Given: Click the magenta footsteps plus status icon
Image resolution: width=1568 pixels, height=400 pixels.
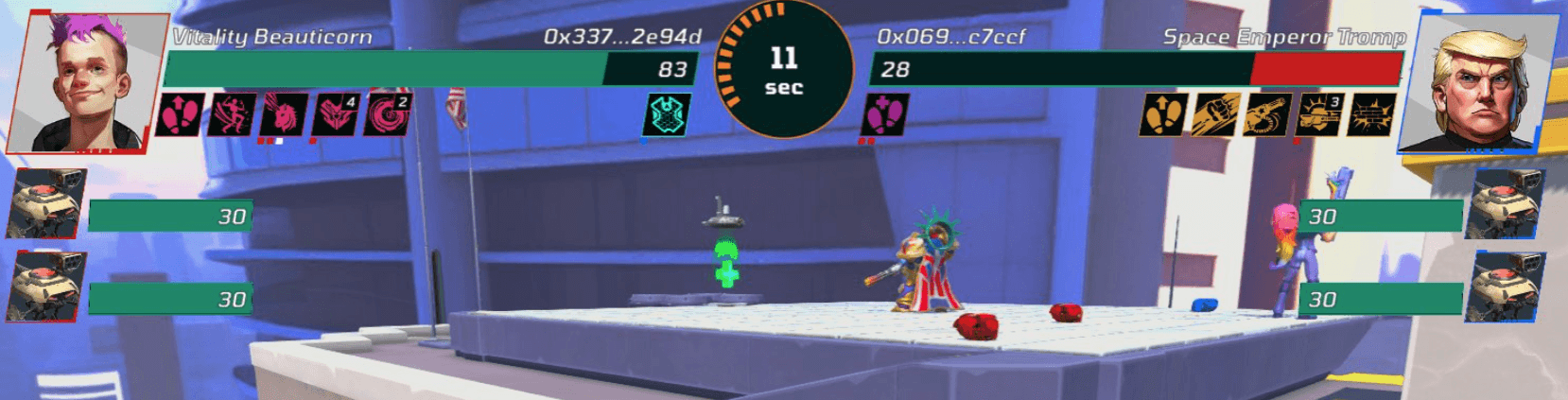Looking at the screenshot, I should point(885,115).
